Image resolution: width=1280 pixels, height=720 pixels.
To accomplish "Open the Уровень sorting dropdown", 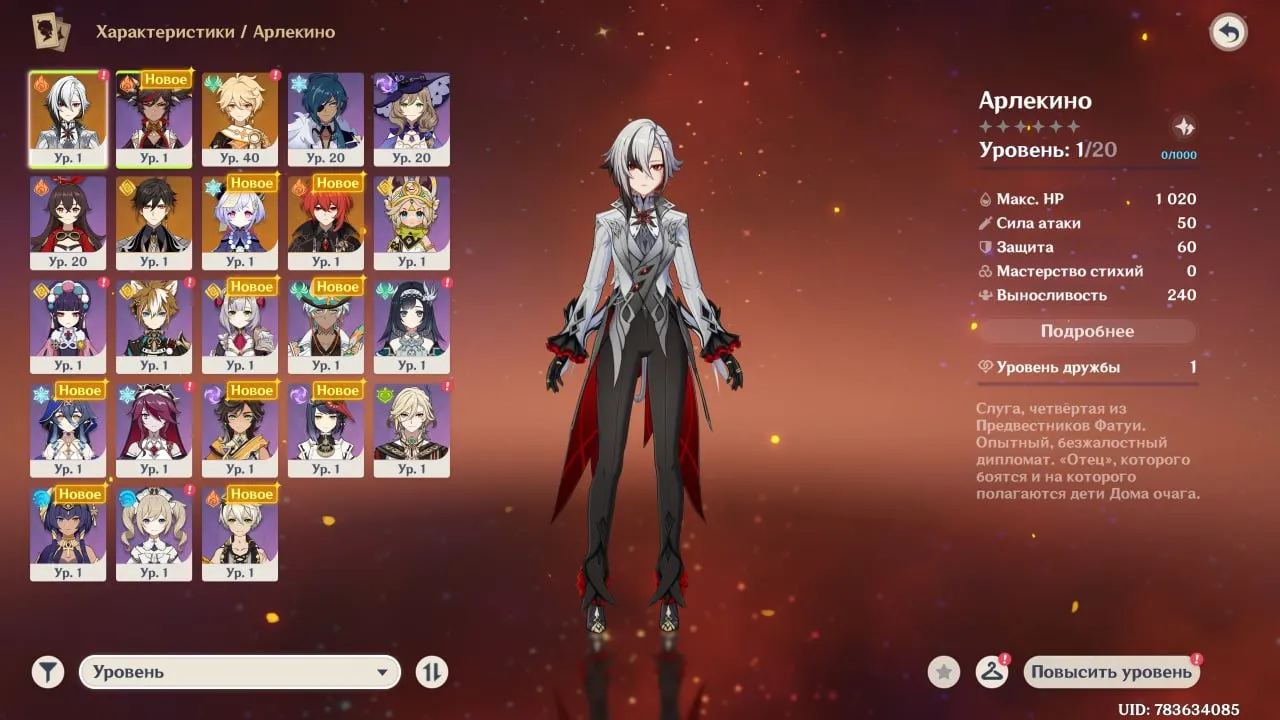I will [x=238, y=672].
